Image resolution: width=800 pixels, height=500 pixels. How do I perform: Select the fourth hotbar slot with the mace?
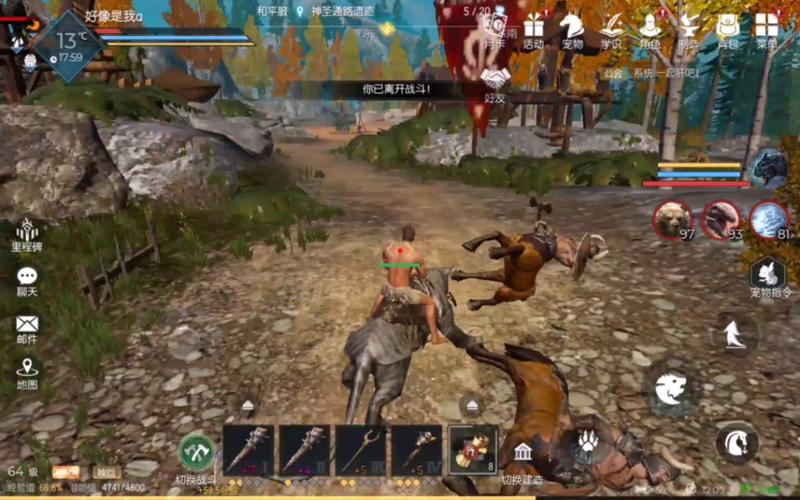coord(417,450)
